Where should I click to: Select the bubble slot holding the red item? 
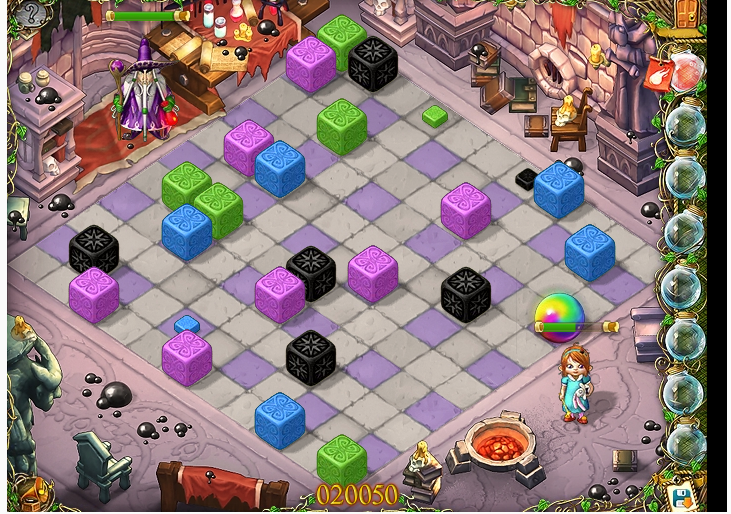point(686,73)
